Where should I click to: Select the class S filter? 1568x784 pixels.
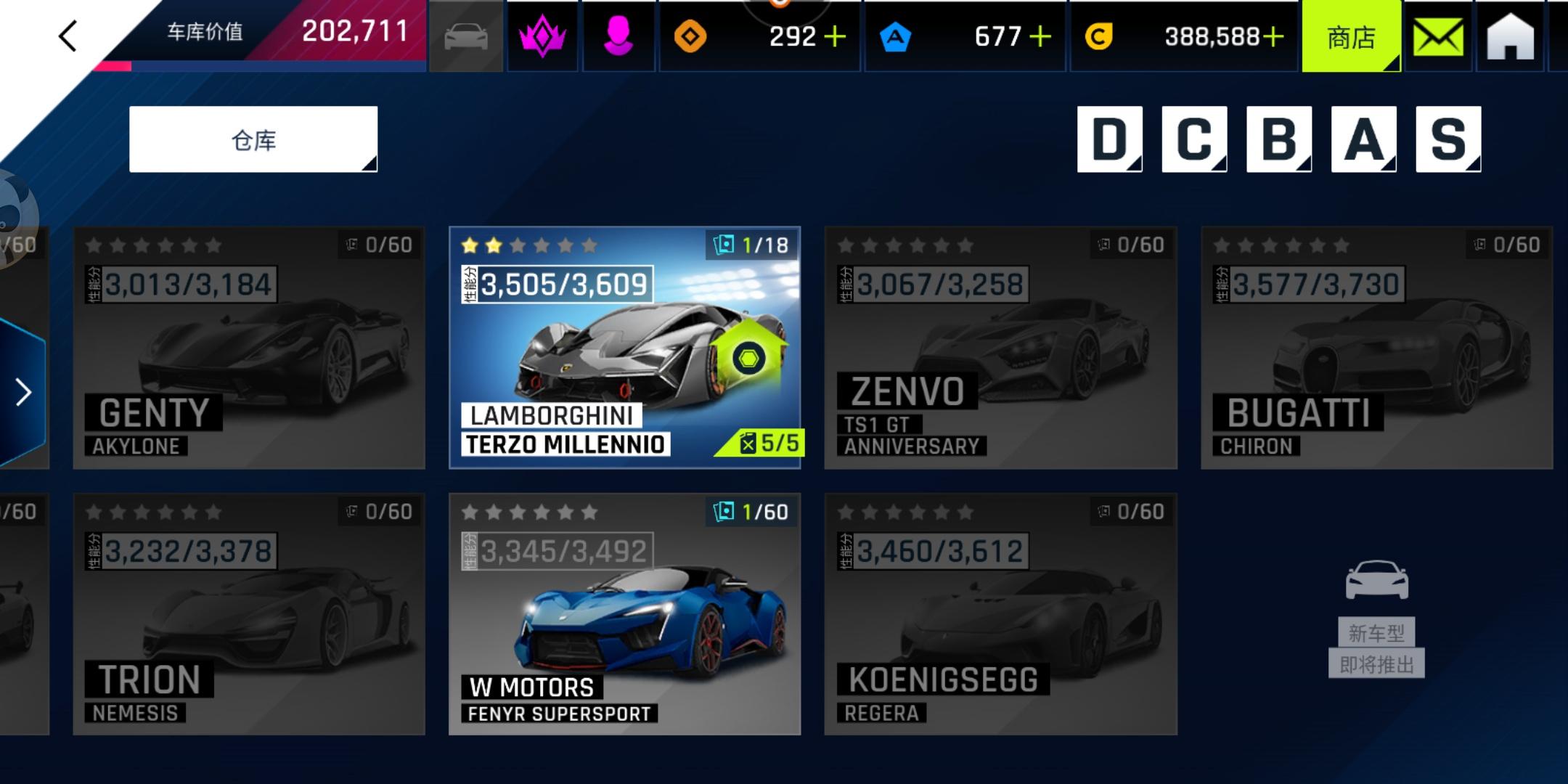[x=1448, y=139]
